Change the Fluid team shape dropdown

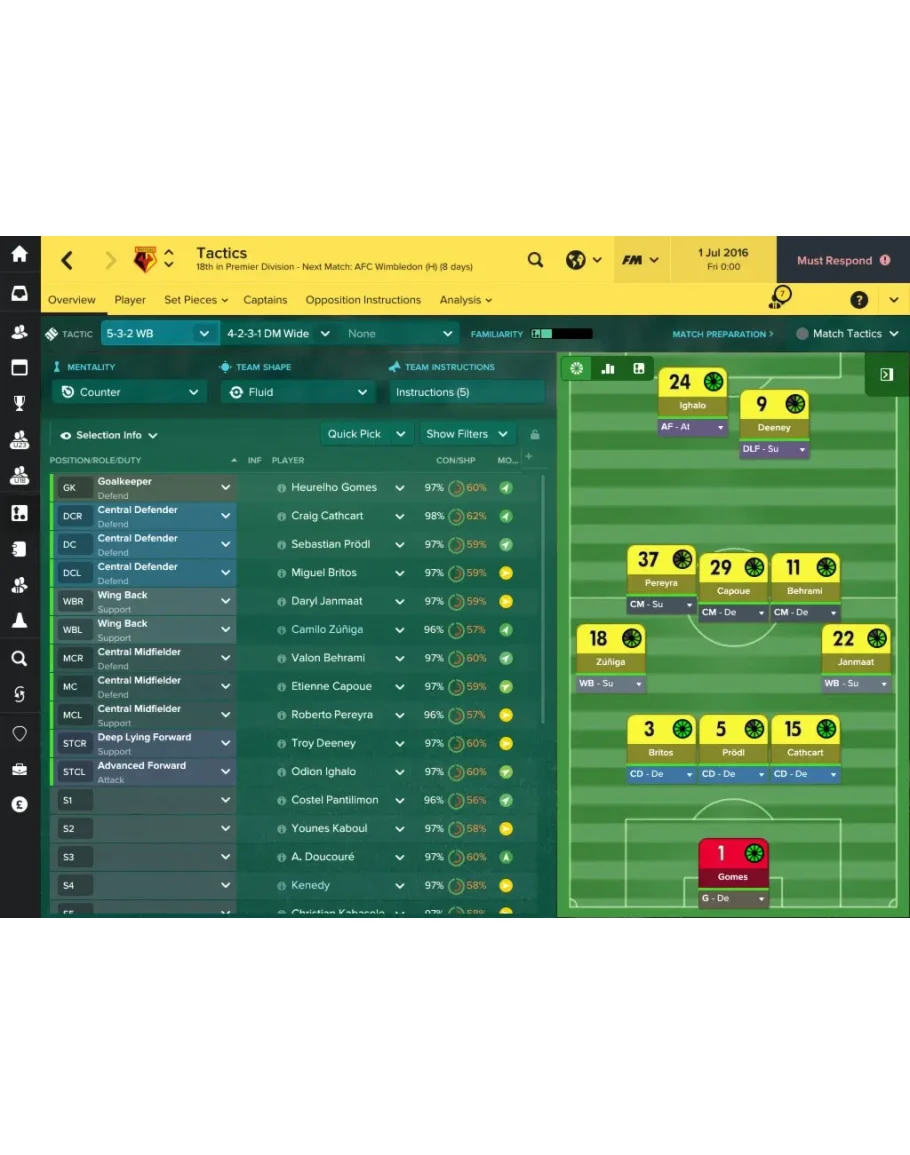[x=299, y=392]
